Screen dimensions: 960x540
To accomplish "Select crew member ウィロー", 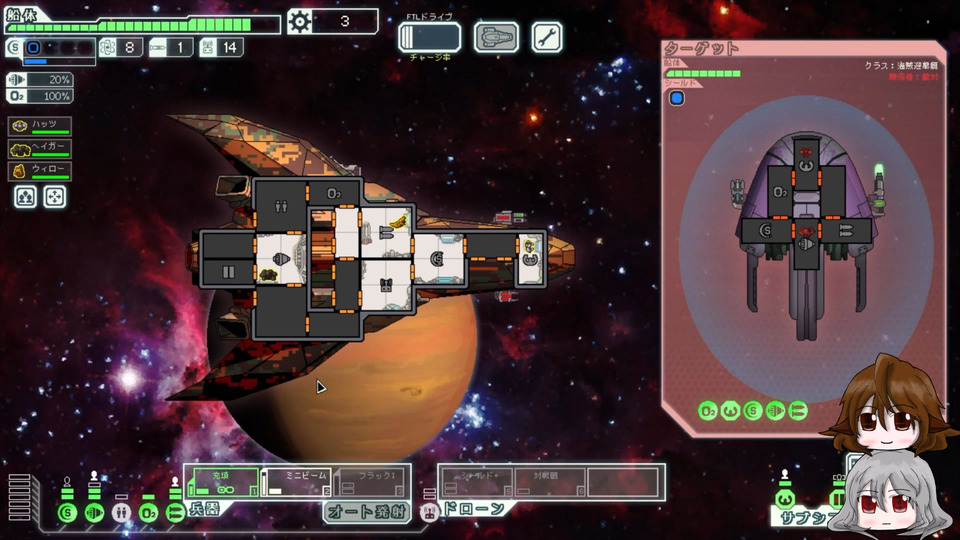I will [40, 171].
